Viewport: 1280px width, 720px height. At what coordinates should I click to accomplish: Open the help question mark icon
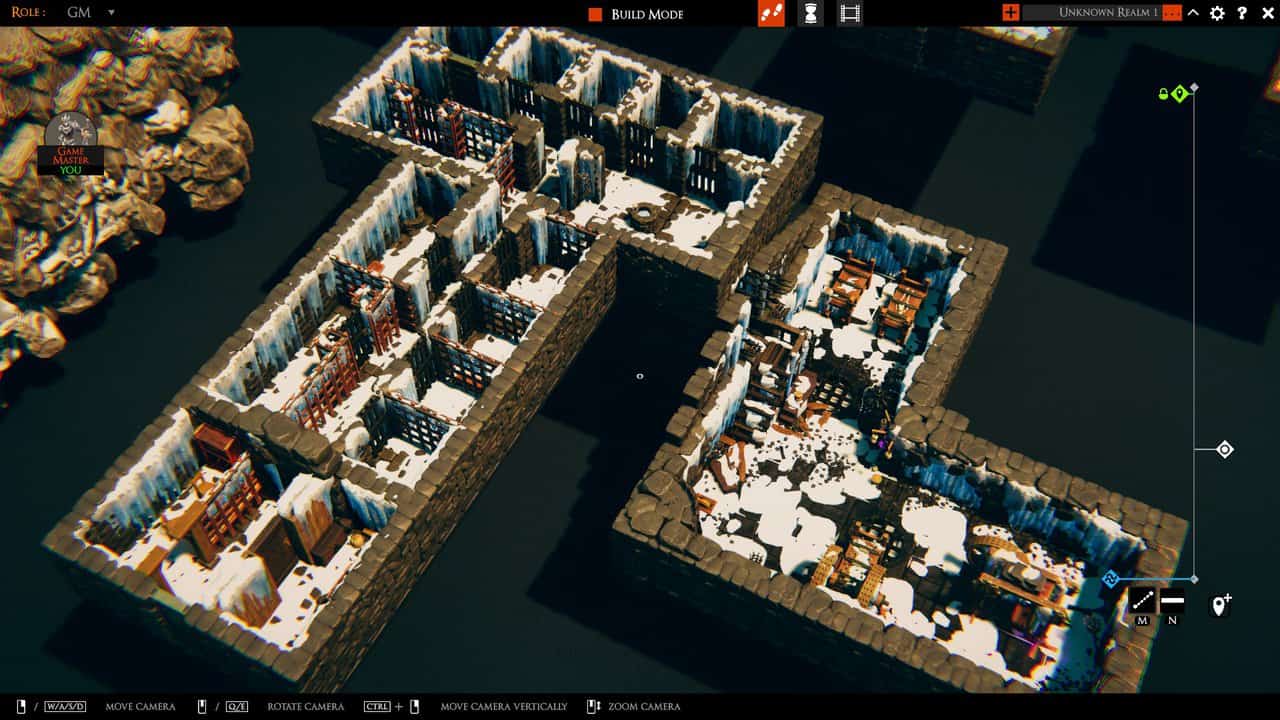(x=1243, y=13)
